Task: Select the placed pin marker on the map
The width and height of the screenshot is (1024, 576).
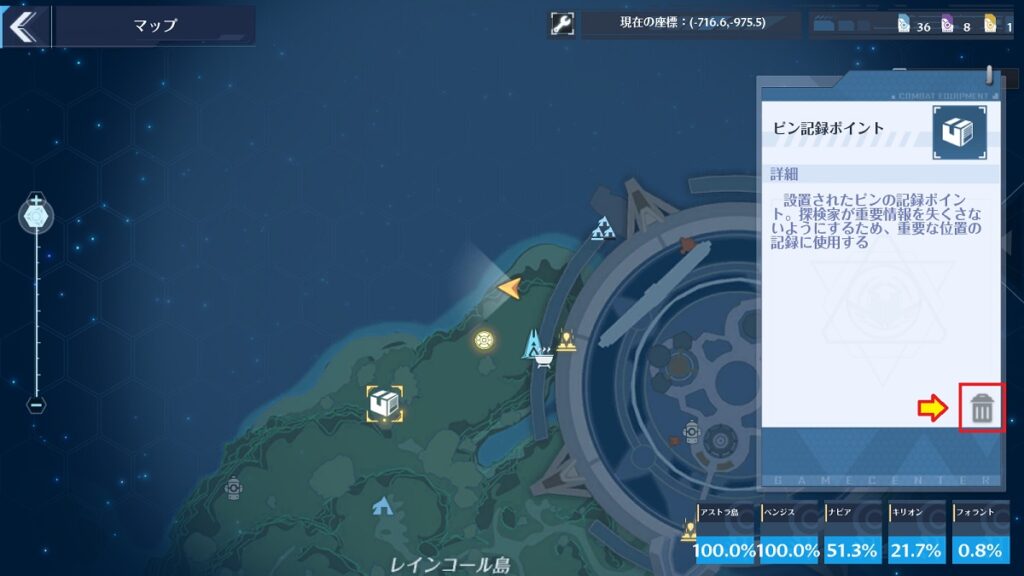Action: [384, 403]
